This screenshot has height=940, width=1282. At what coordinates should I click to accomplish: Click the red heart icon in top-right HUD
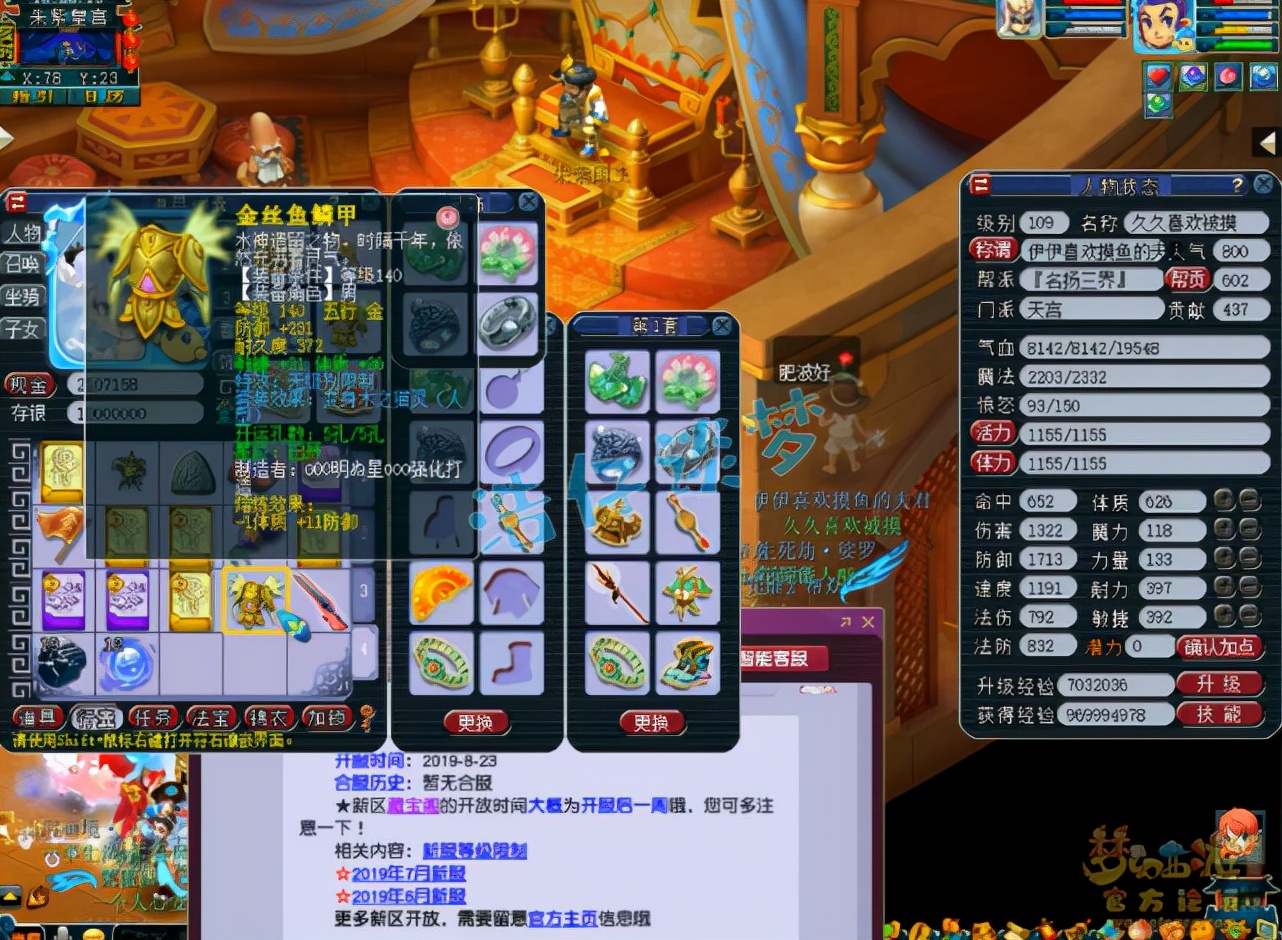1157,75
